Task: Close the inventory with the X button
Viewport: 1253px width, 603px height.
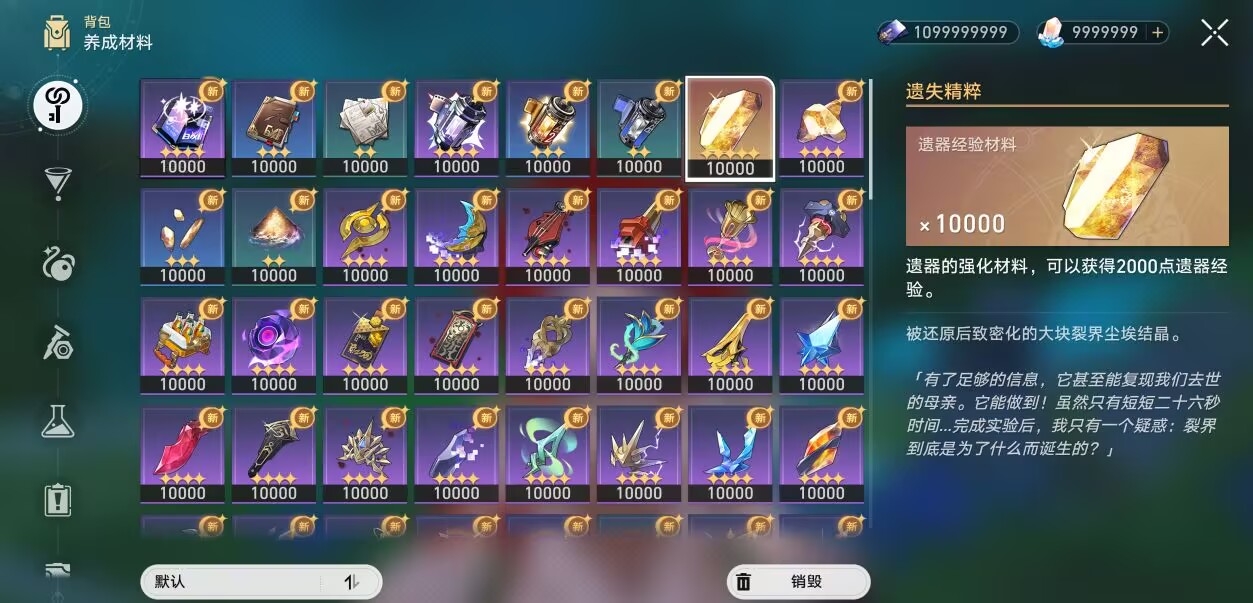Action: (x=1214, y=33)
